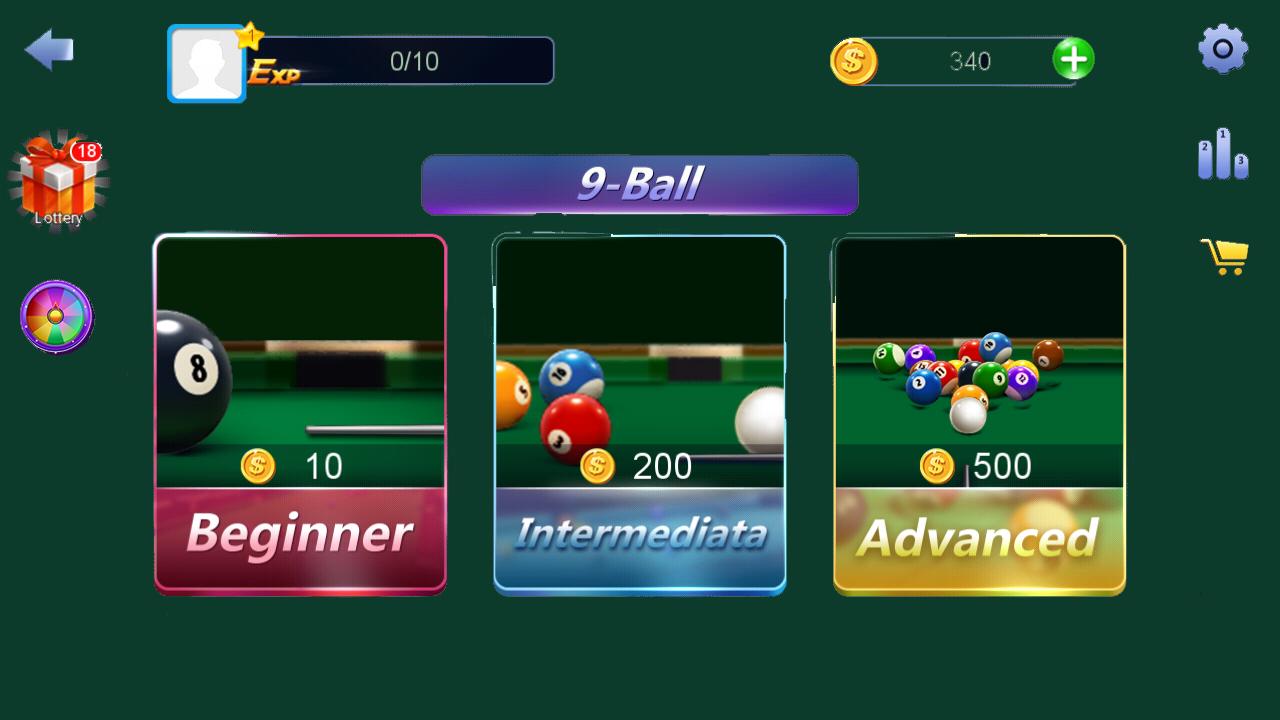Go back with the arrow button
The image size is (1280, 720).
[50, 50]
